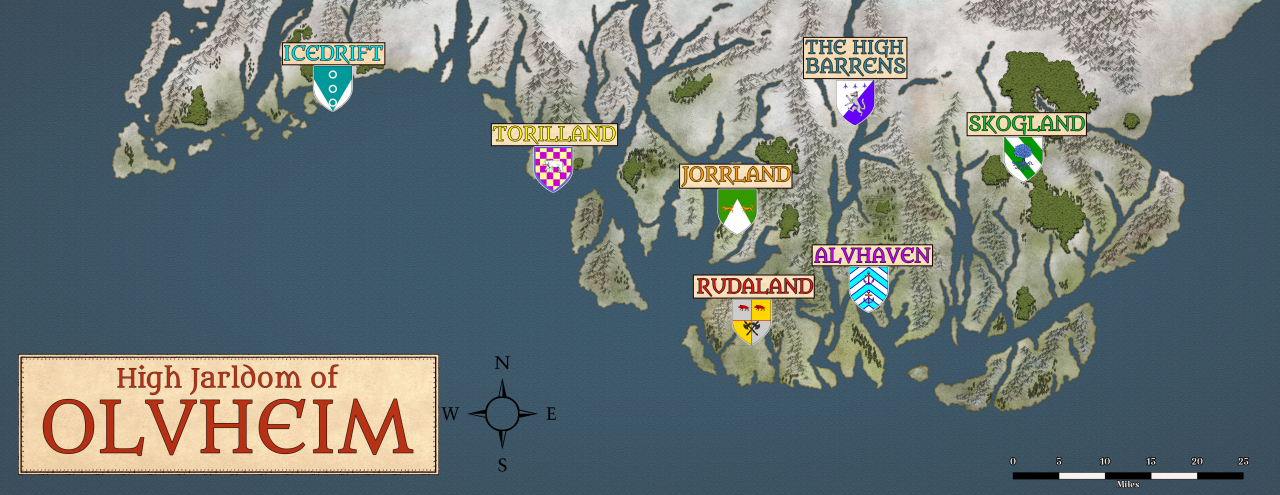Screen dimensions: 1280x495
Task: Click the purple High Barrens shield
Action: click(855, 101)
